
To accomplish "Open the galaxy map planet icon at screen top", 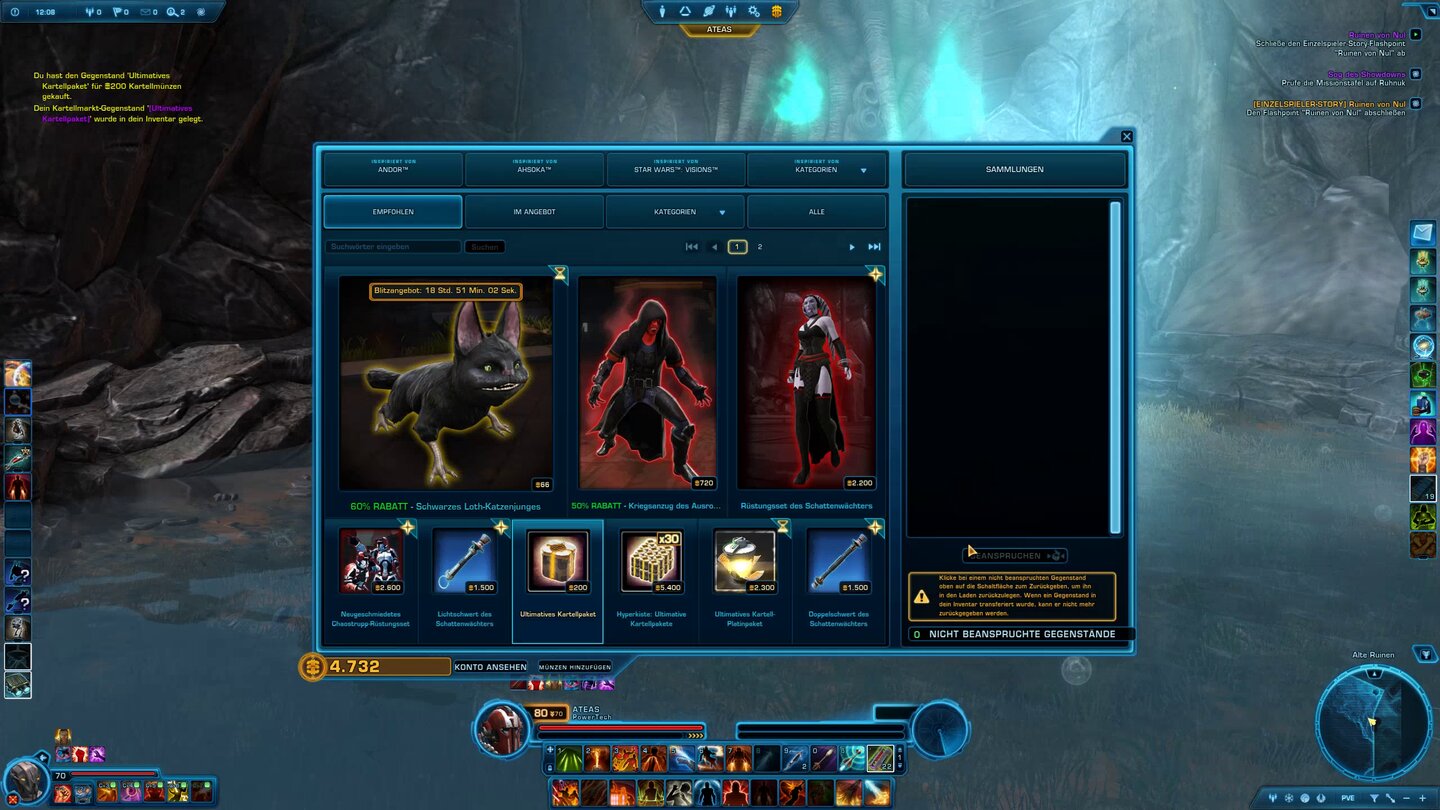I will pos(709,11).
